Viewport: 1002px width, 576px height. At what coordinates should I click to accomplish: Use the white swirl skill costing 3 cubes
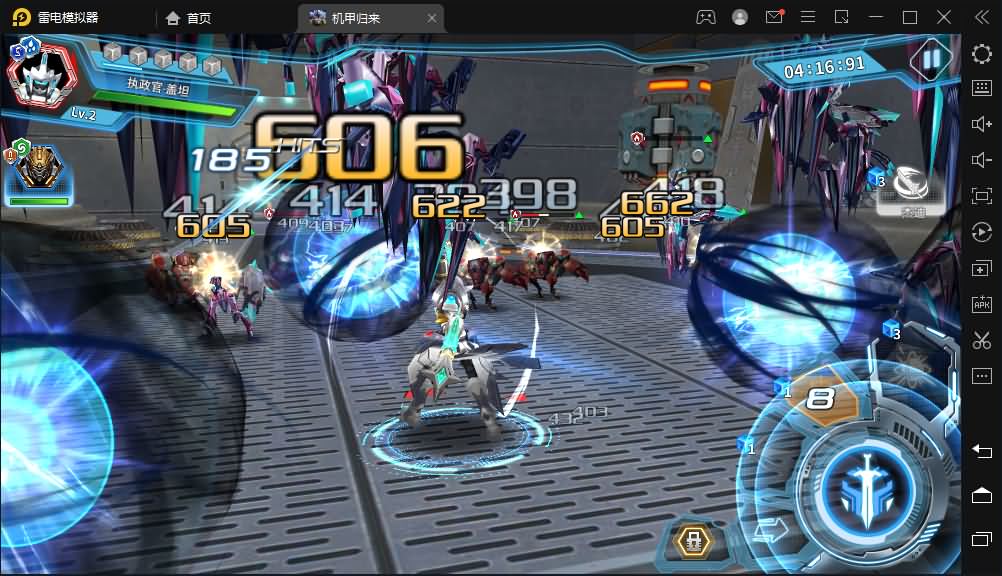(x=908, y=183)
